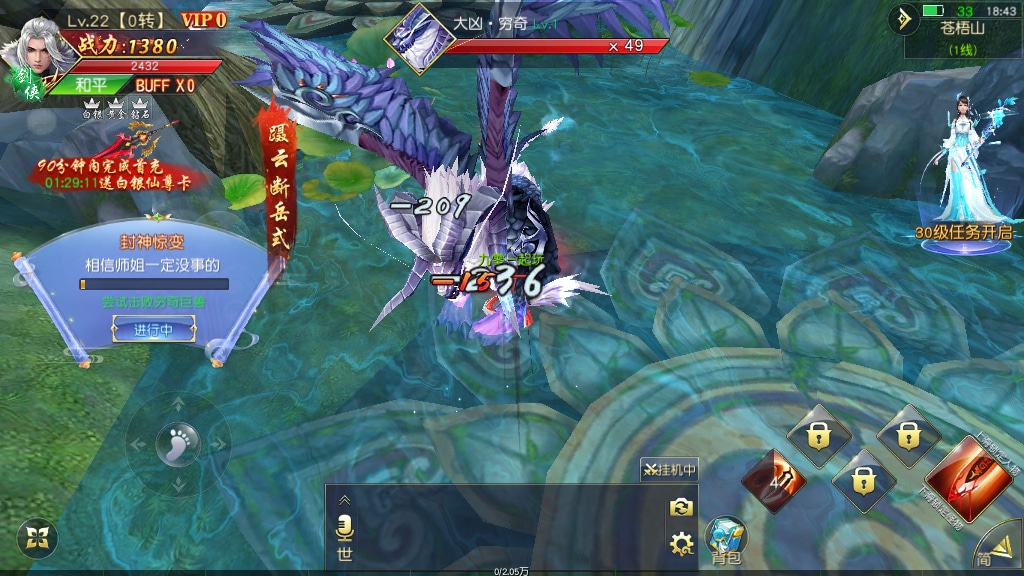1024x576 pixels.
Task: Tap the VIP 0 badge
Action: pos(203,19)
